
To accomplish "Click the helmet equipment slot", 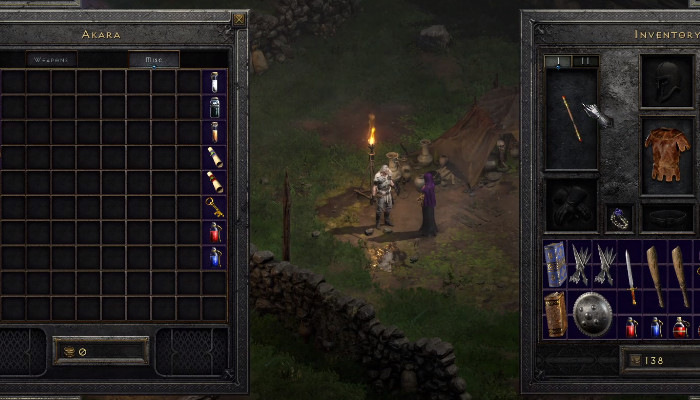I will coord(667,81).
